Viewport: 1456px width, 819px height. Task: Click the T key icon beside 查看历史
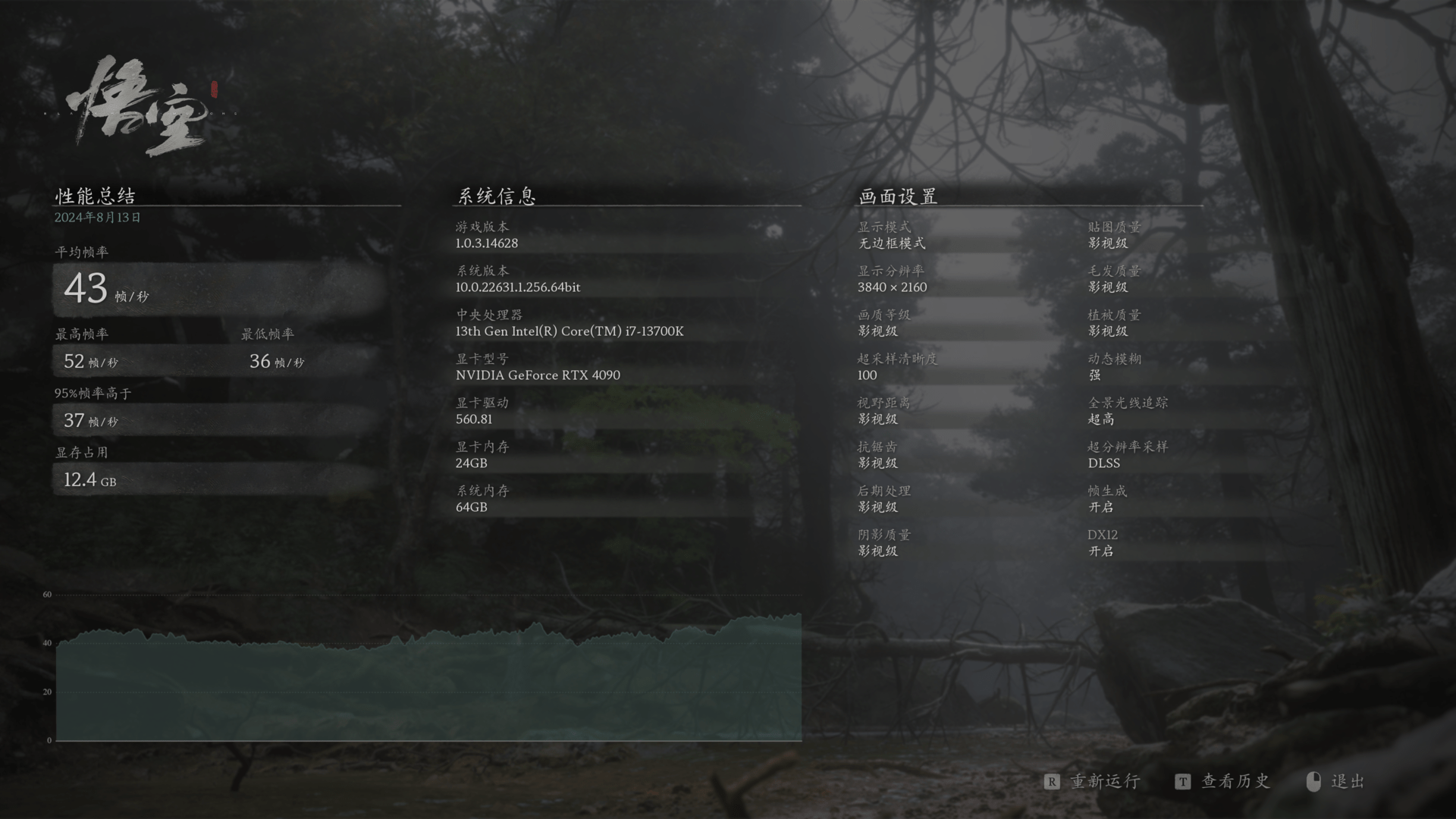tap(1181, 781)
